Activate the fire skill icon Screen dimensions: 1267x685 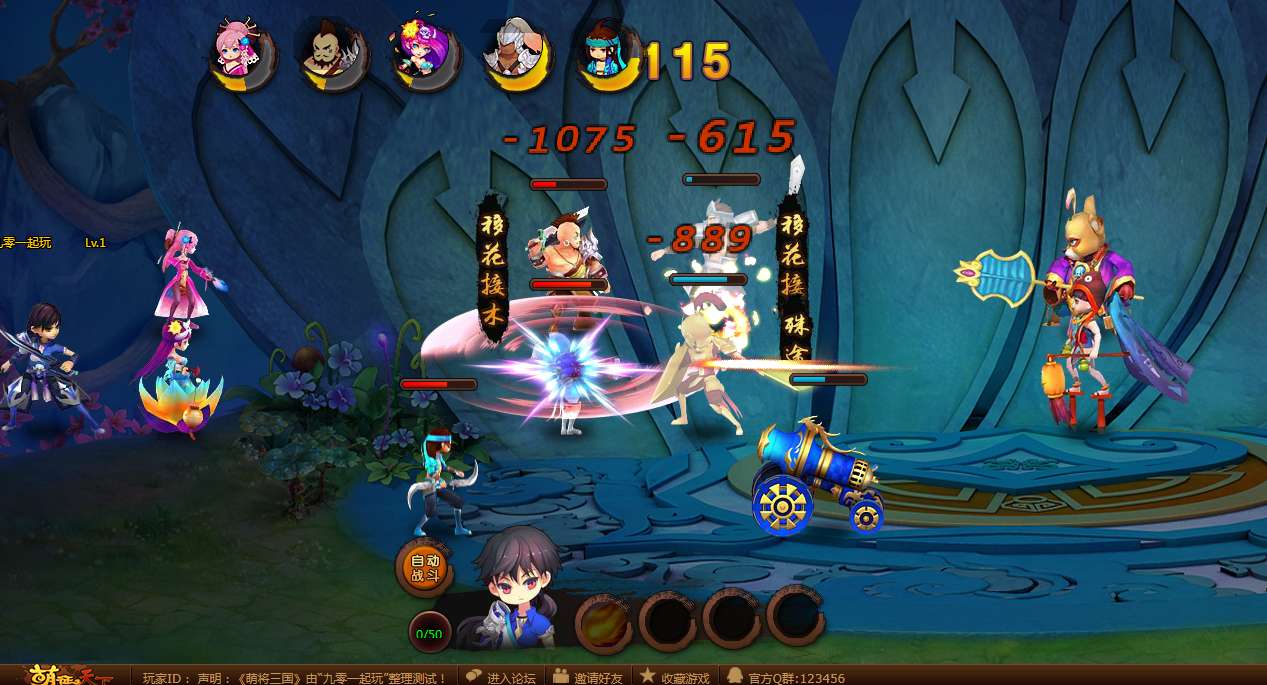(604, 622)
